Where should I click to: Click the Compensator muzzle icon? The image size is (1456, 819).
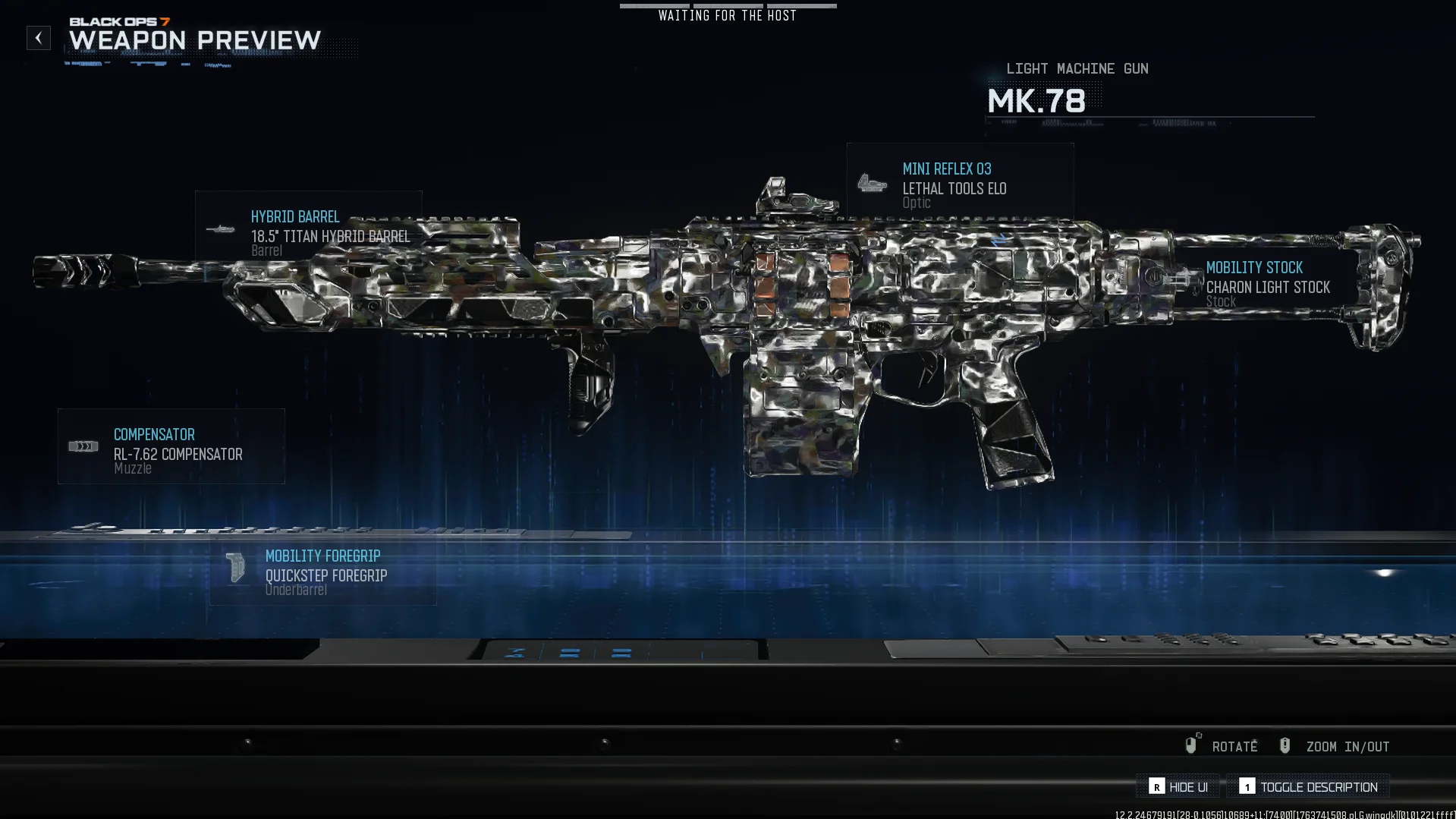(x=83, y=446)
